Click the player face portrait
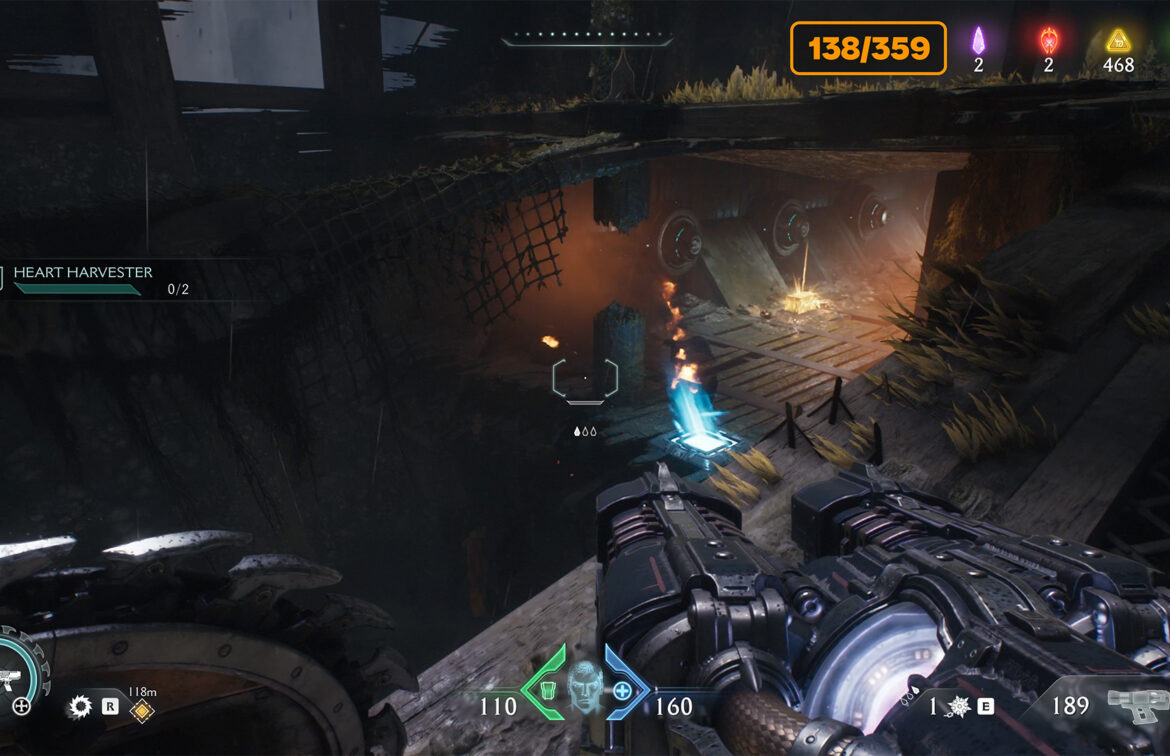The height and width of the screenshot is (756, 1170). click(585, 690)
